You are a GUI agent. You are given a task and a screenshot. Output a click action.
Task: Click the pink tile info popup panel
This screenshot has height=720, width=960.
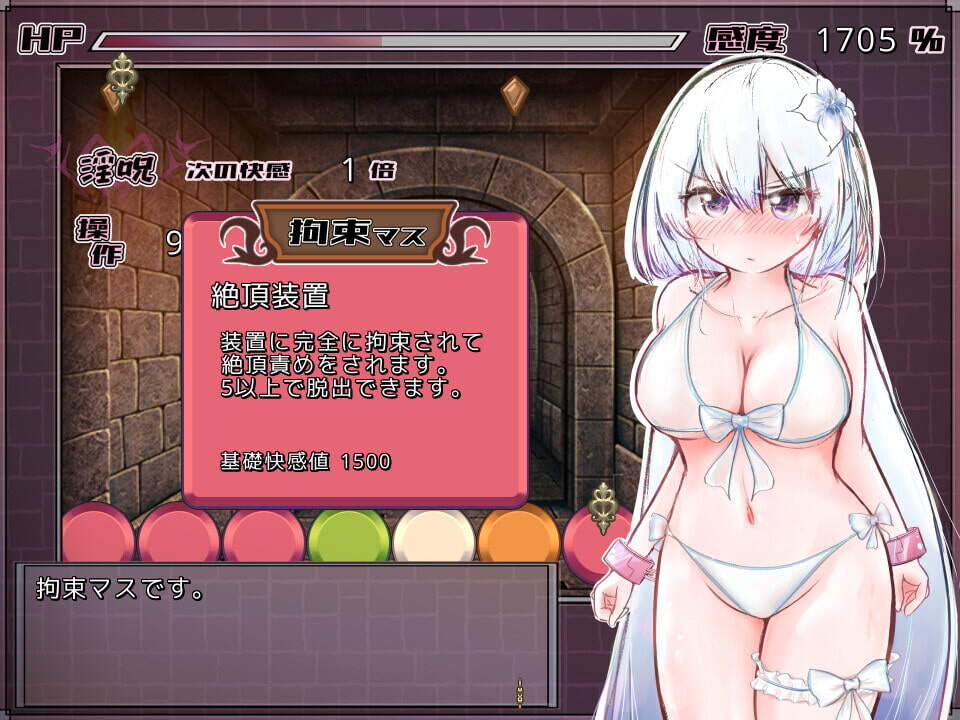point(355,370)
